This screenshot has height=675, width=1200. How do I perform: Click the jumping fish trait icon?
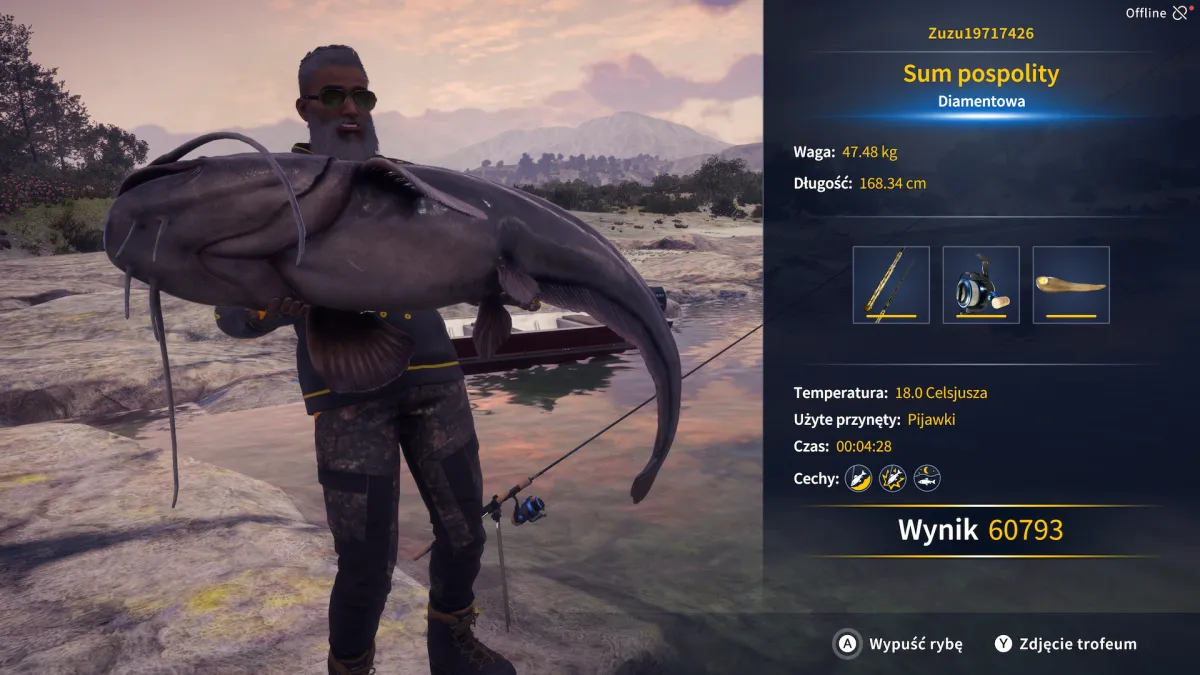pyautogui.click(x=858, y=478)
